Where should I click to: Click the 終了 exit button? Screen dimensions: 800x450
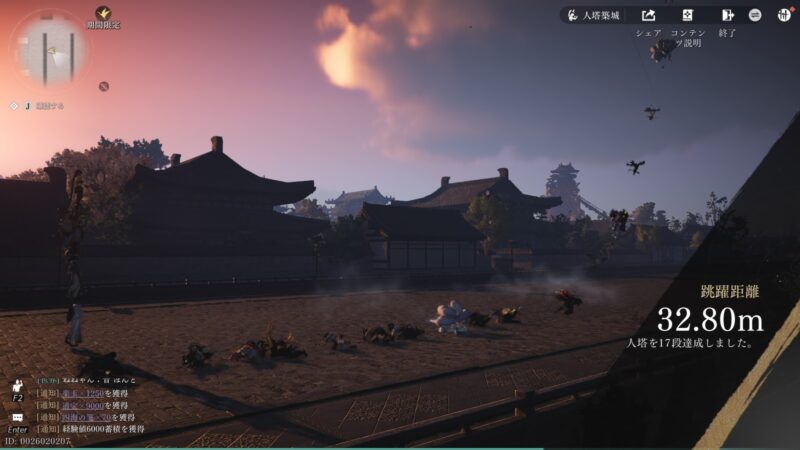pyautogui.click(x=727, y=16)
